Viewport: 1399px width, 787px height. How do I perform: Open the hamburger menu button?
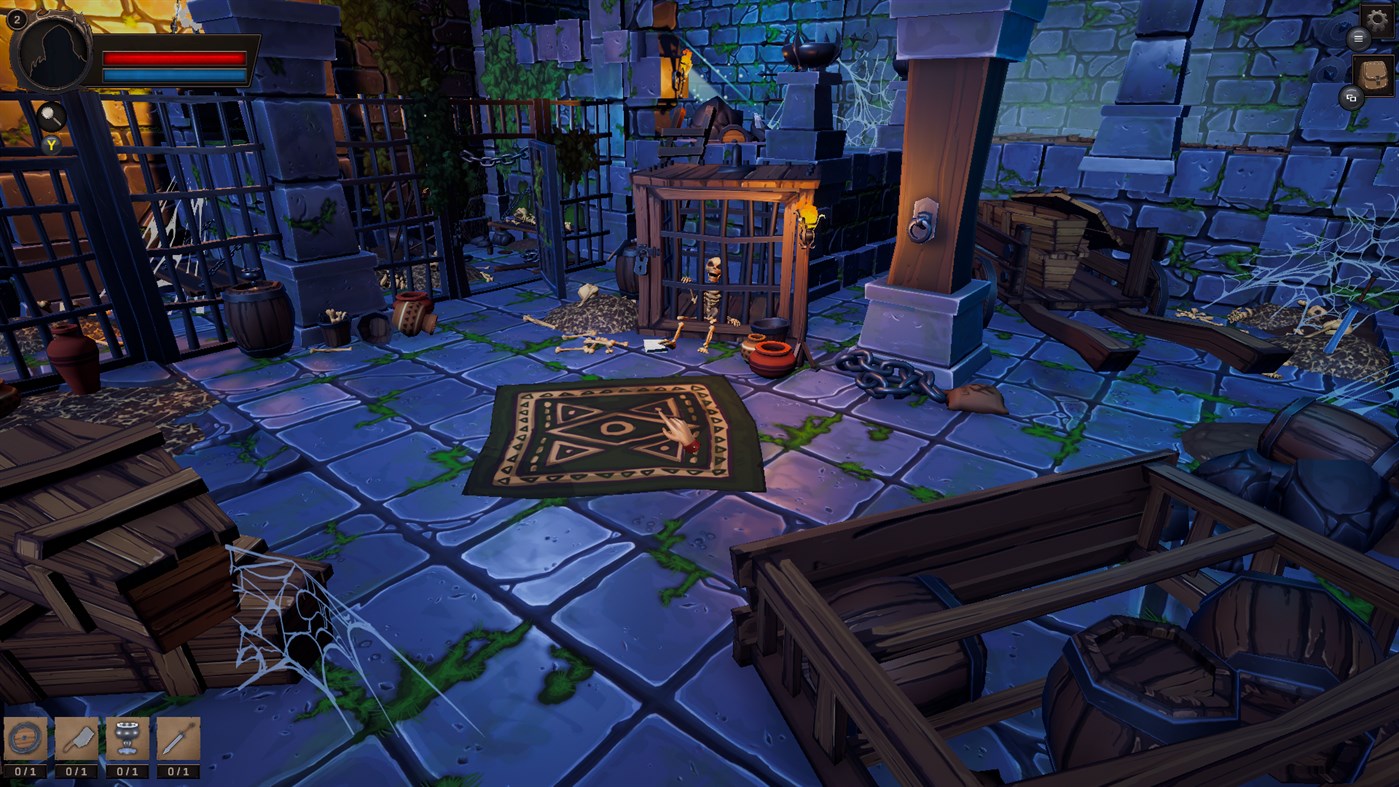coord(1357,37)
